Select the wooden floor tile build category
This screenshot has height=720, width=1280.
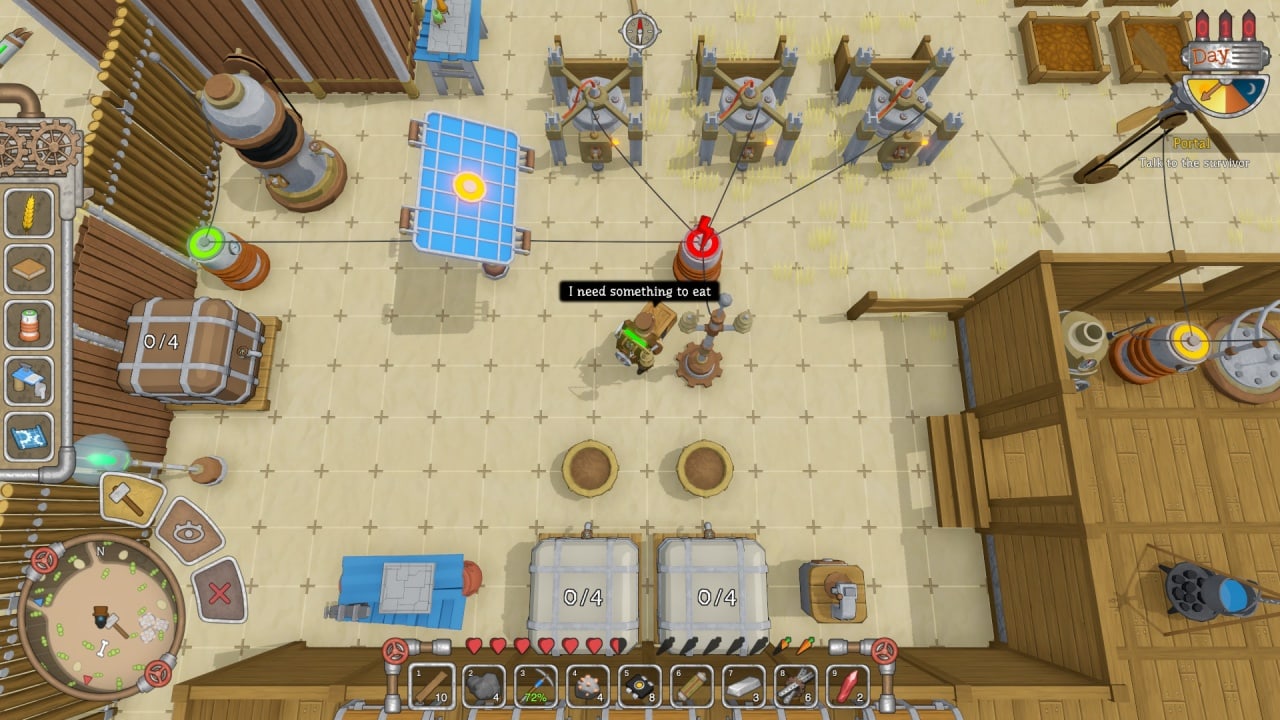click(29, 268)
